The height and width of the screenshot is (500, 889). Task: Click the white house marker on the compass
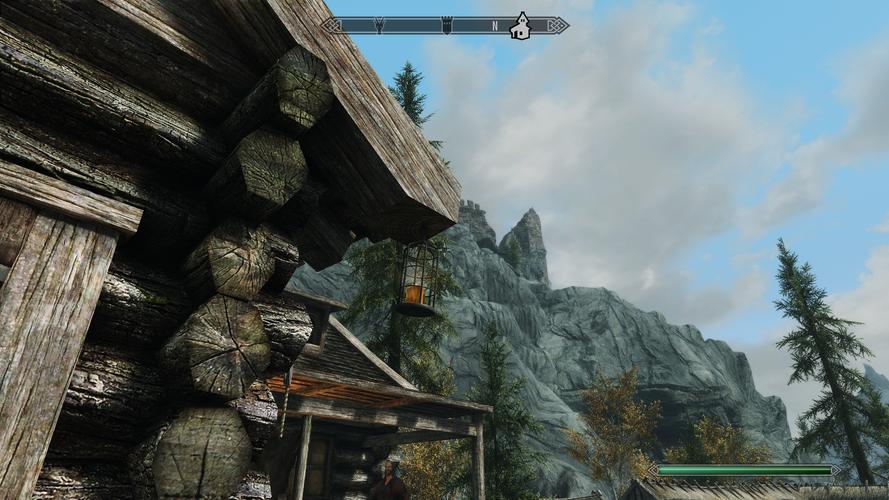[x=520, y=26]
